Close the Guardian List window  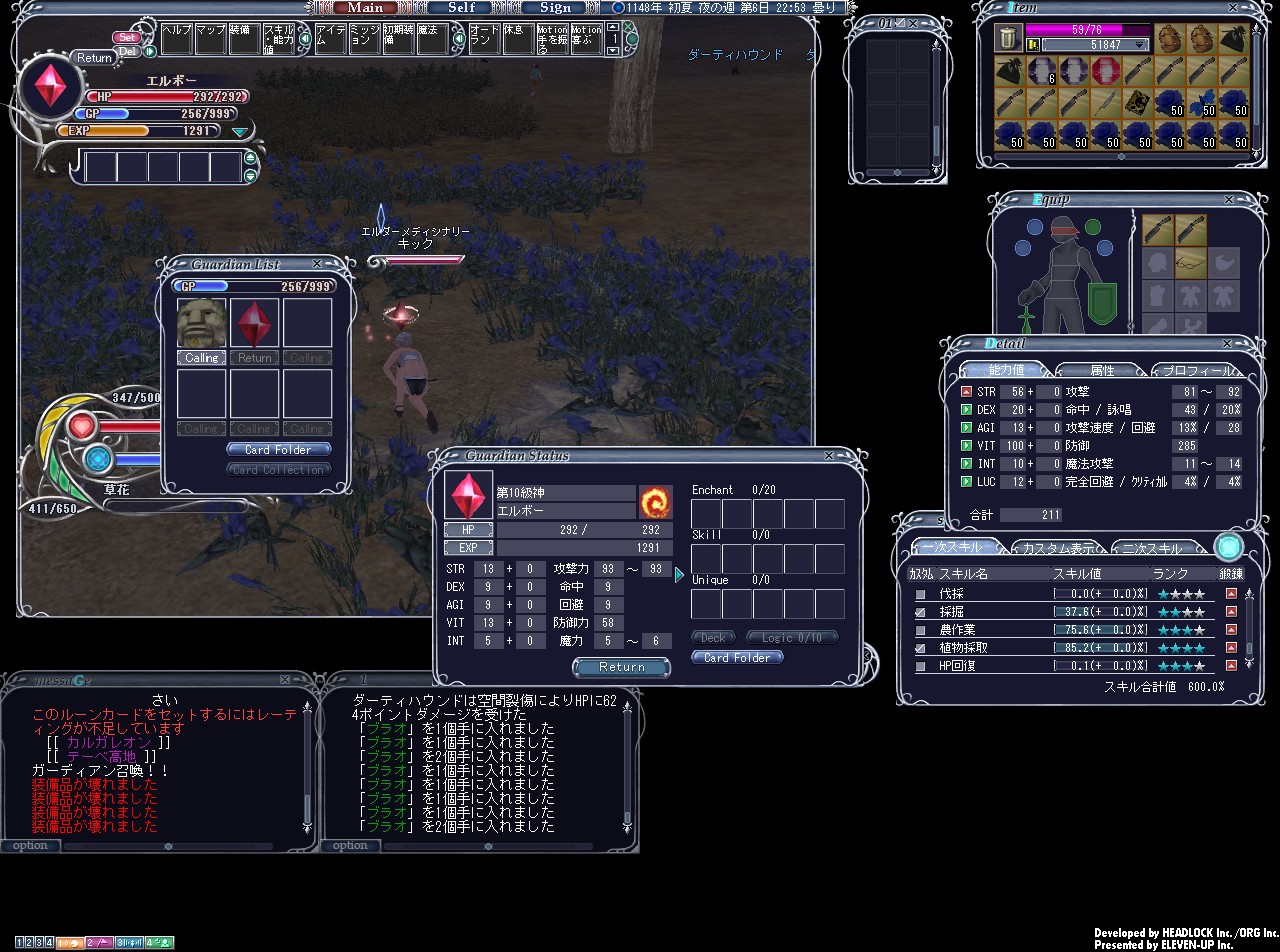(x=317, y=264)
